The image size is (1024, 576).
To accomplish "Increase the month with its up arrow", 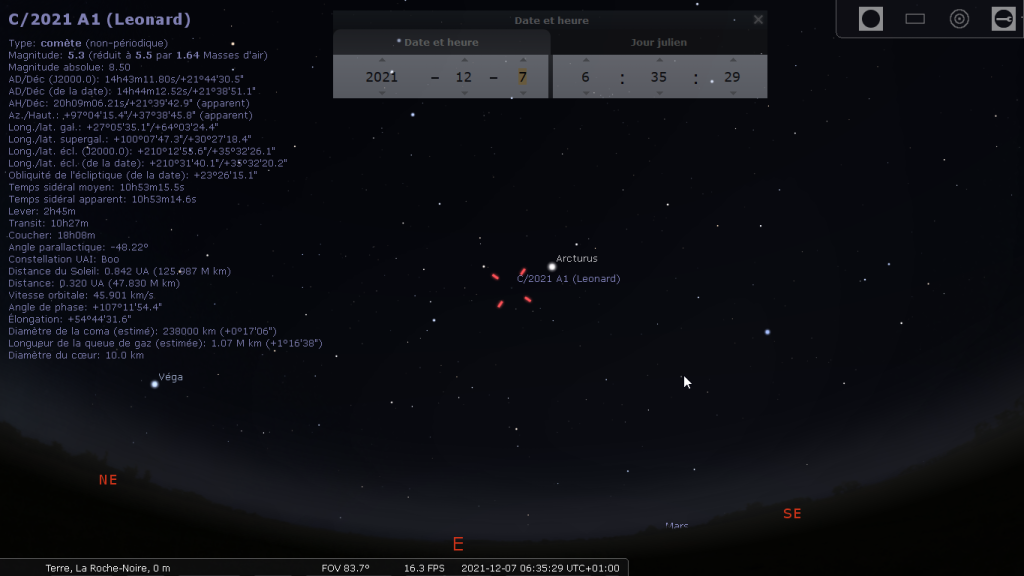I will pyautogui.click(x=464, y=60).
